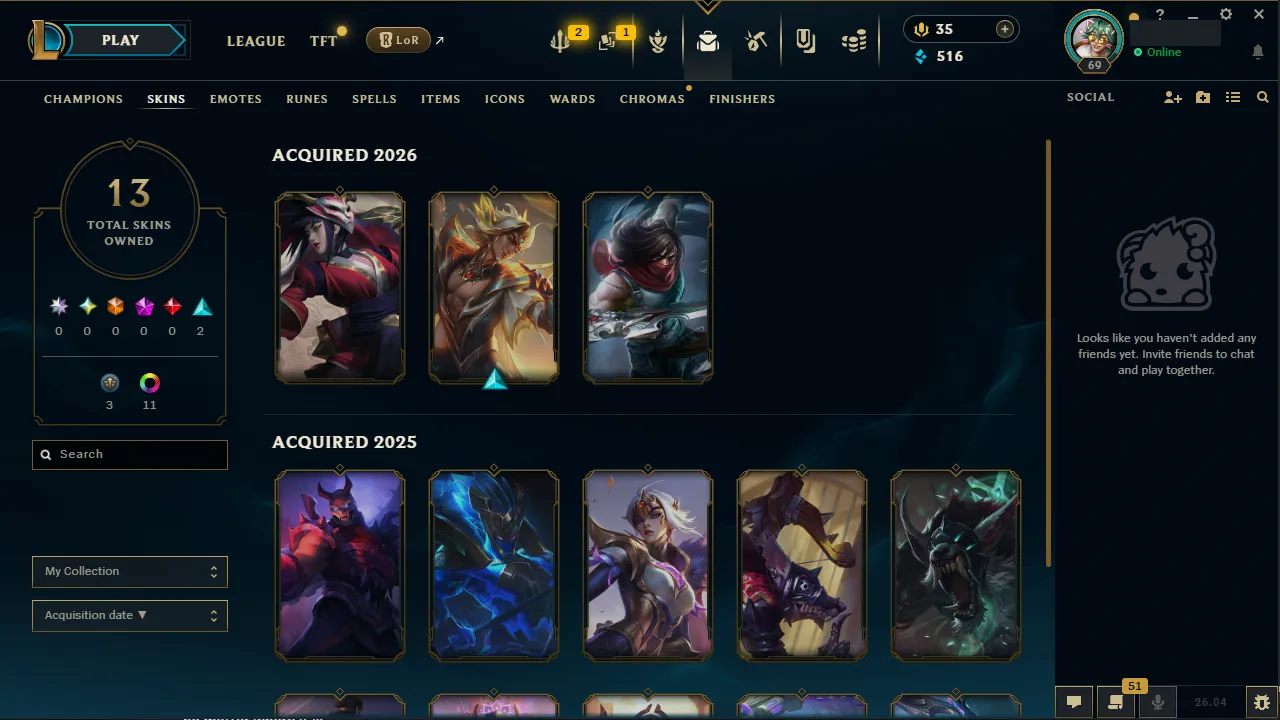Toggle the microphone icon in the bottom bar
The width and height of the screenshot is (1280, 720).
click(x=1157, y=701)
